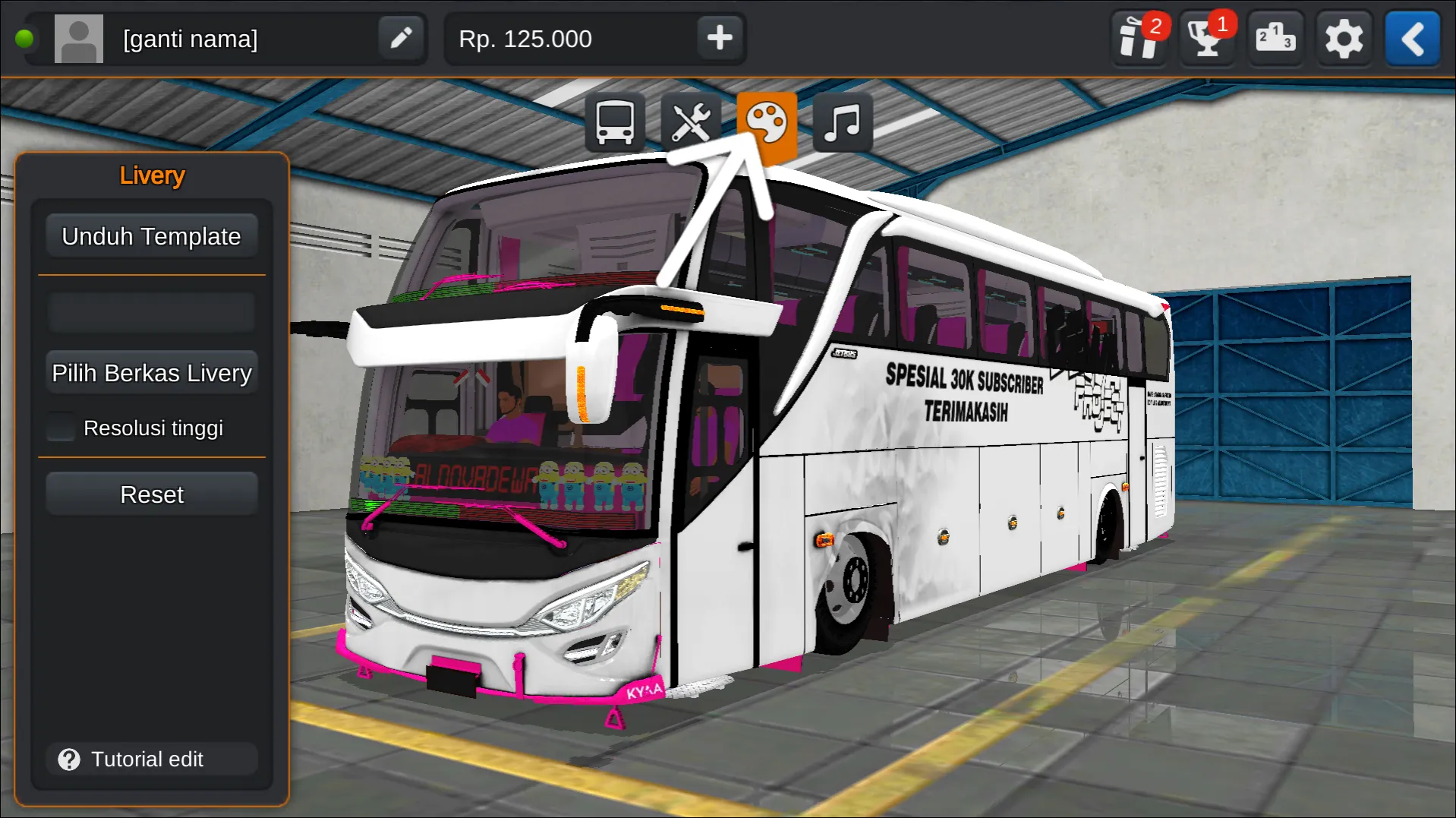Click the player profile avatar
This screenshot has height=818, width=1456.
point(79,38)
